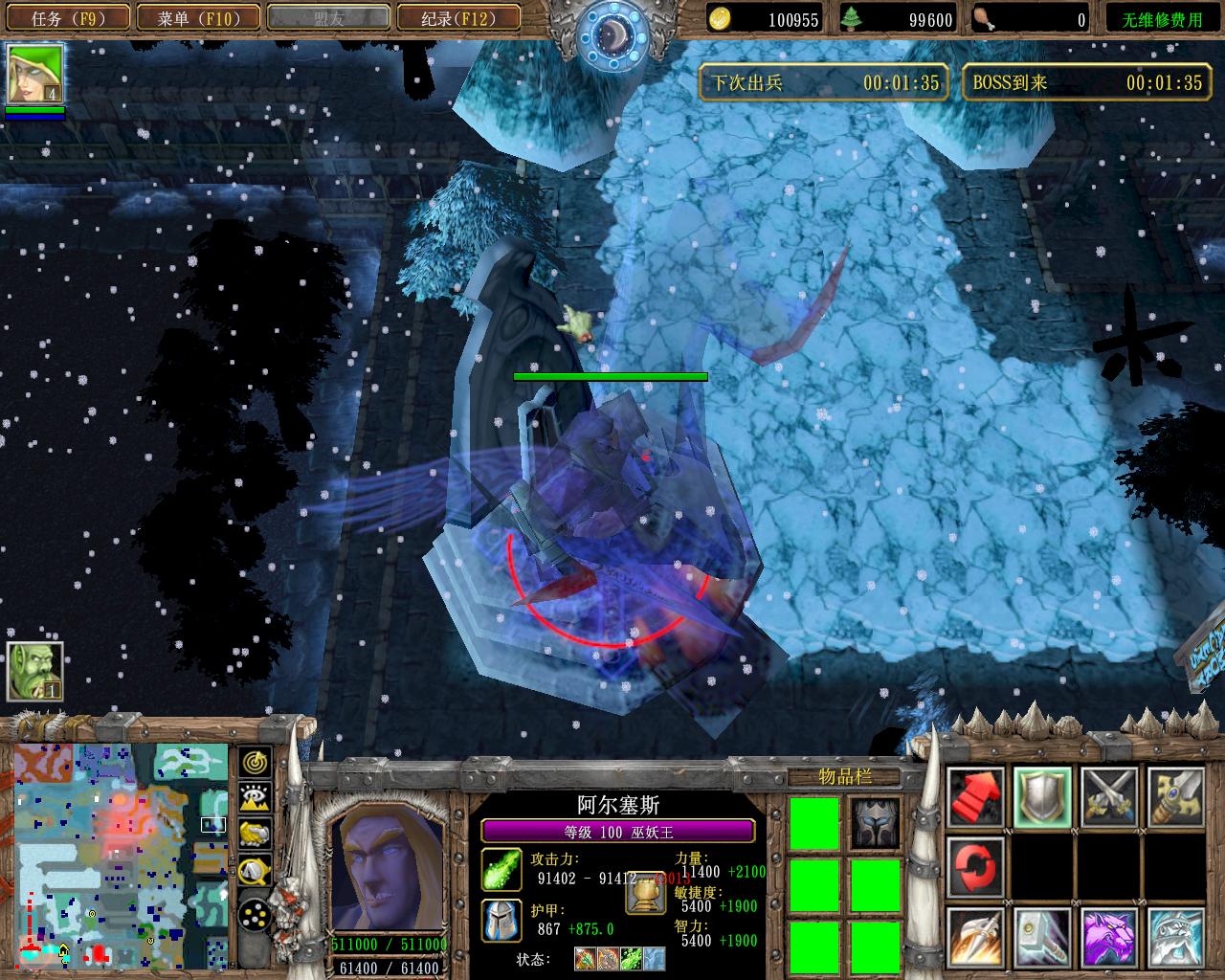Open the 纪录 (F12) log
Screen dimensions: 1225x980
point(457,18)
